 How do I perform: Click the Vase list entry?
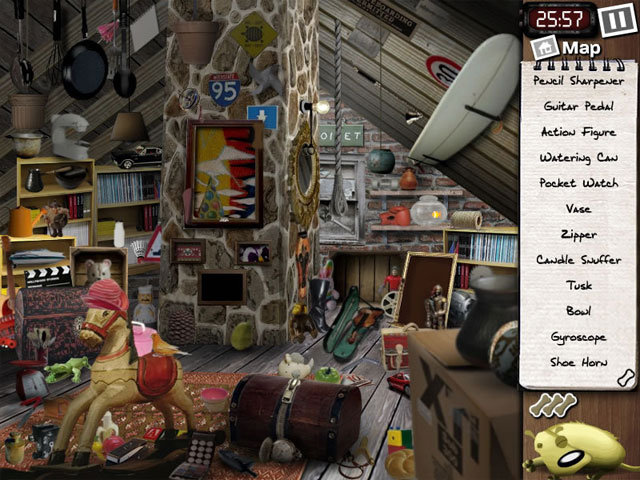coord(579,209)
